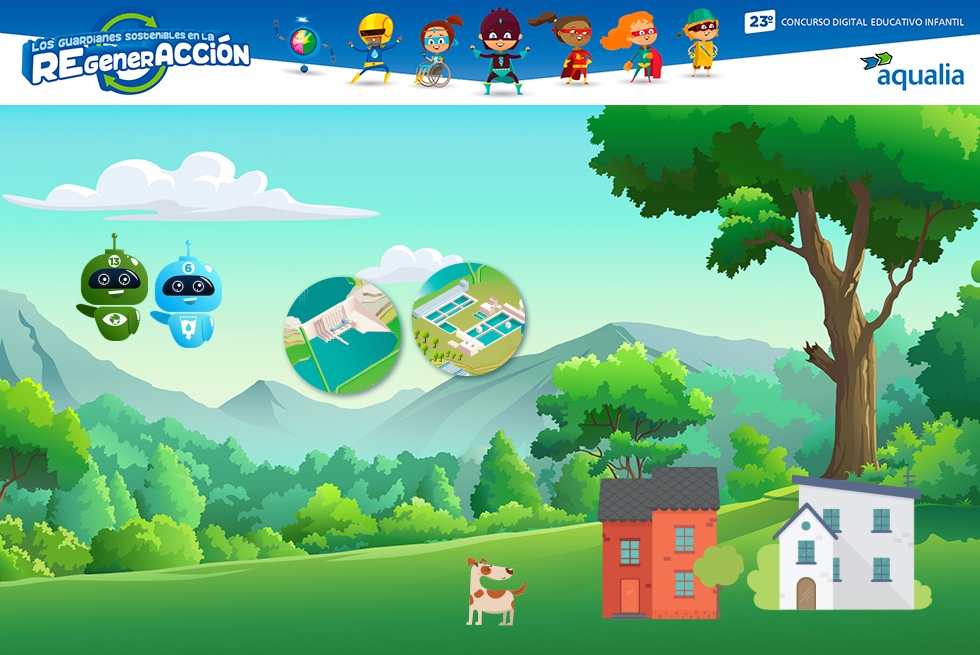Viewport: 980px width, 655px height.
Task: Choose the water treatment plant circle
Action: click(468, 319)
